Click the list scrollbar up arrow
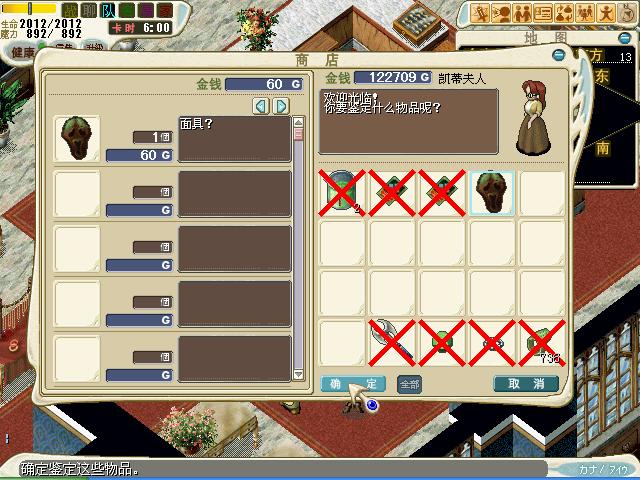This screenshot has width=640, height=480. click(298, 124)
